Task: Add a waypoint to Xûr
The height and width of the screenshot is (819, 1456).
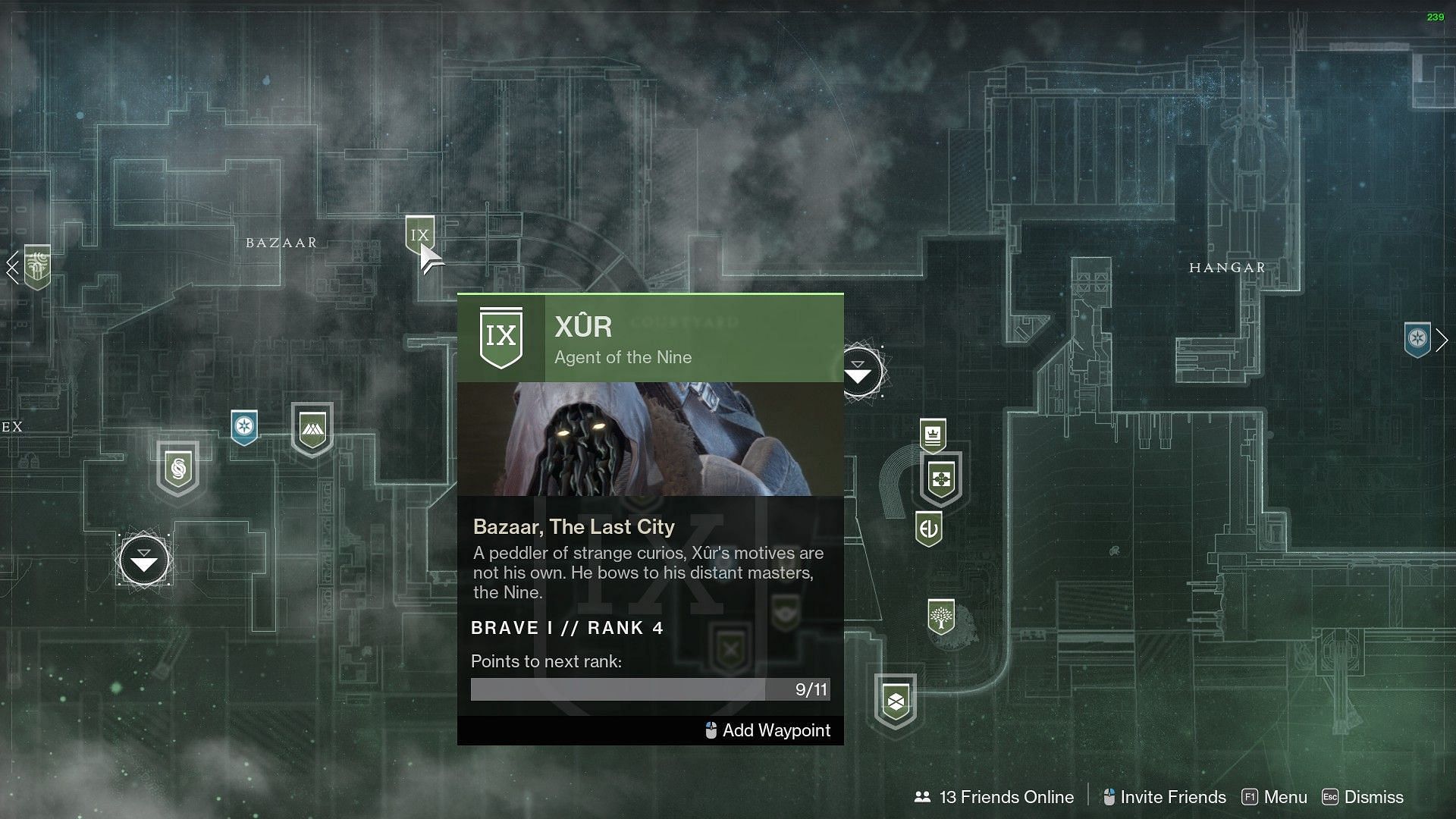Action: pos(767,730)
